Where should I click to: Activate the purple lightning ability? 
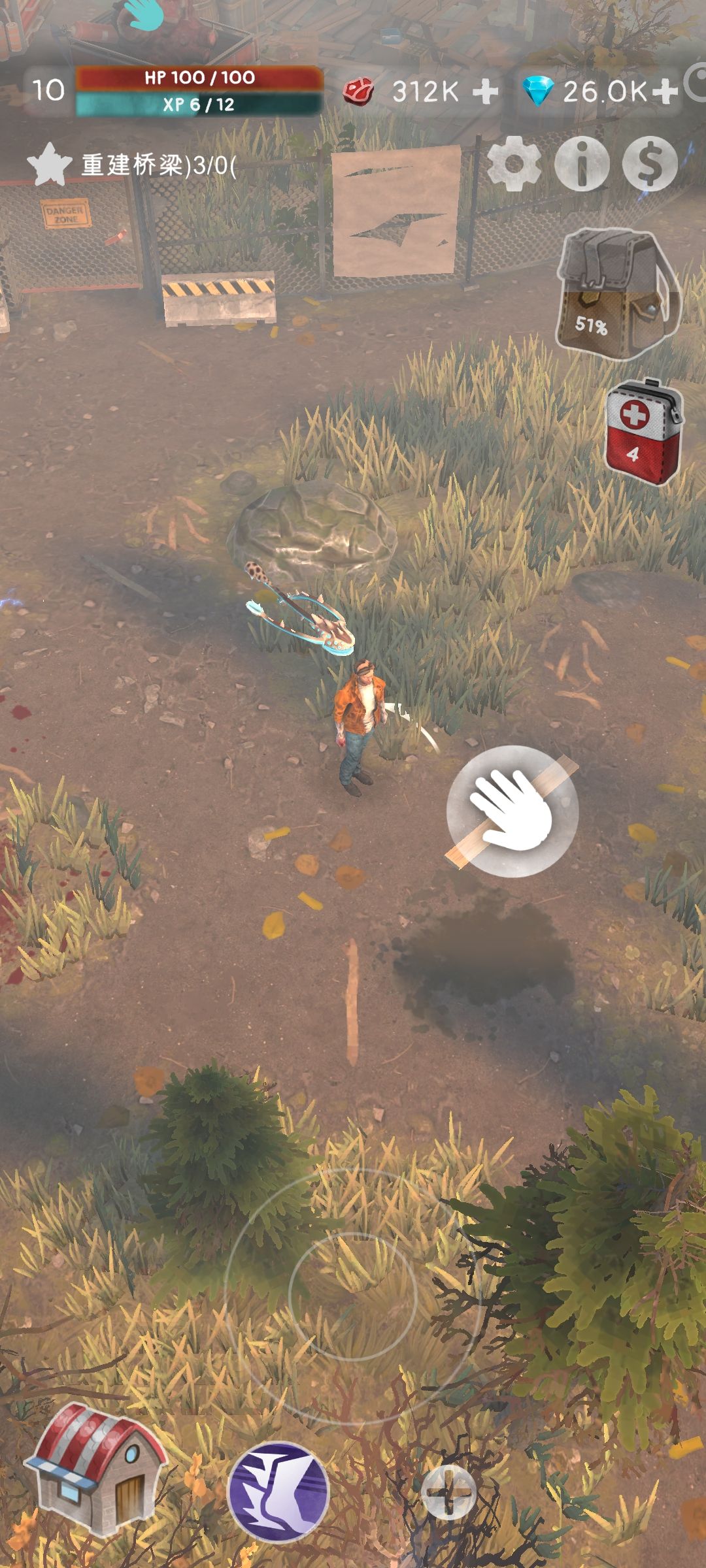278,1491
